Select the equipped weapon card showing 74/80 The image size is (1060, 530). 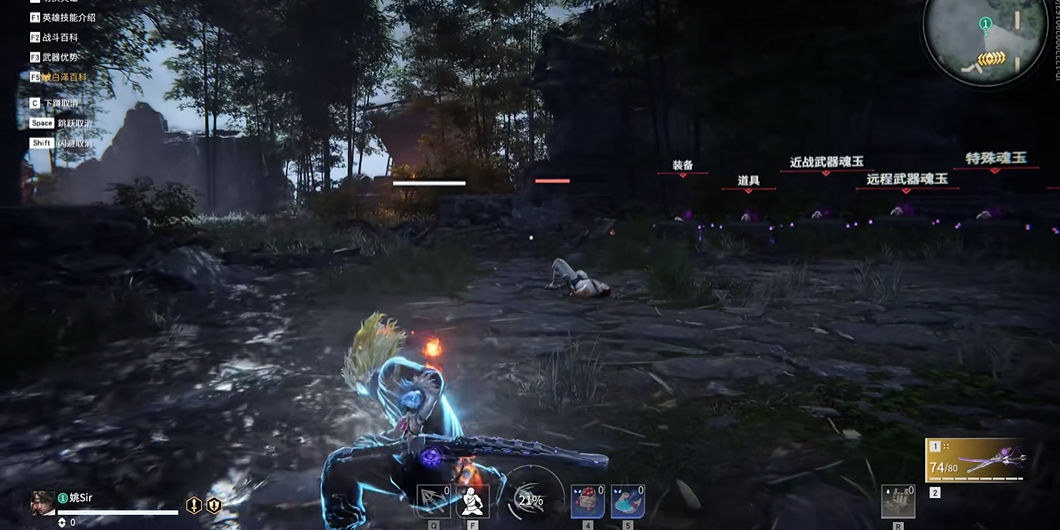[x=976, y=461]
